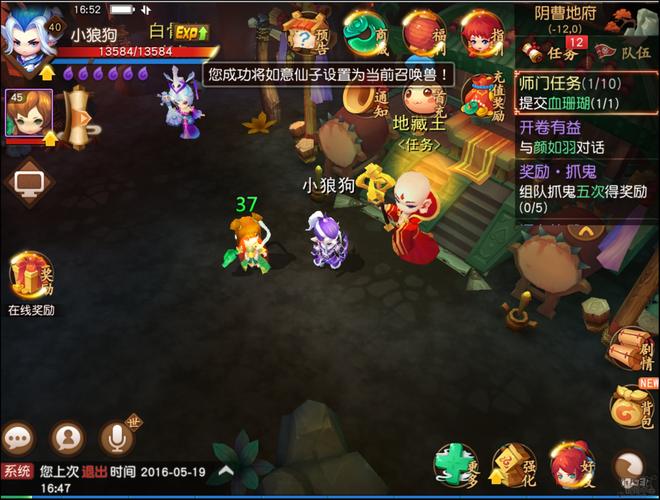Claim the 在线奖励 online reward gift
Image resolution: width=660 pixels, height=500 pixels.
[x=30, y=280]
